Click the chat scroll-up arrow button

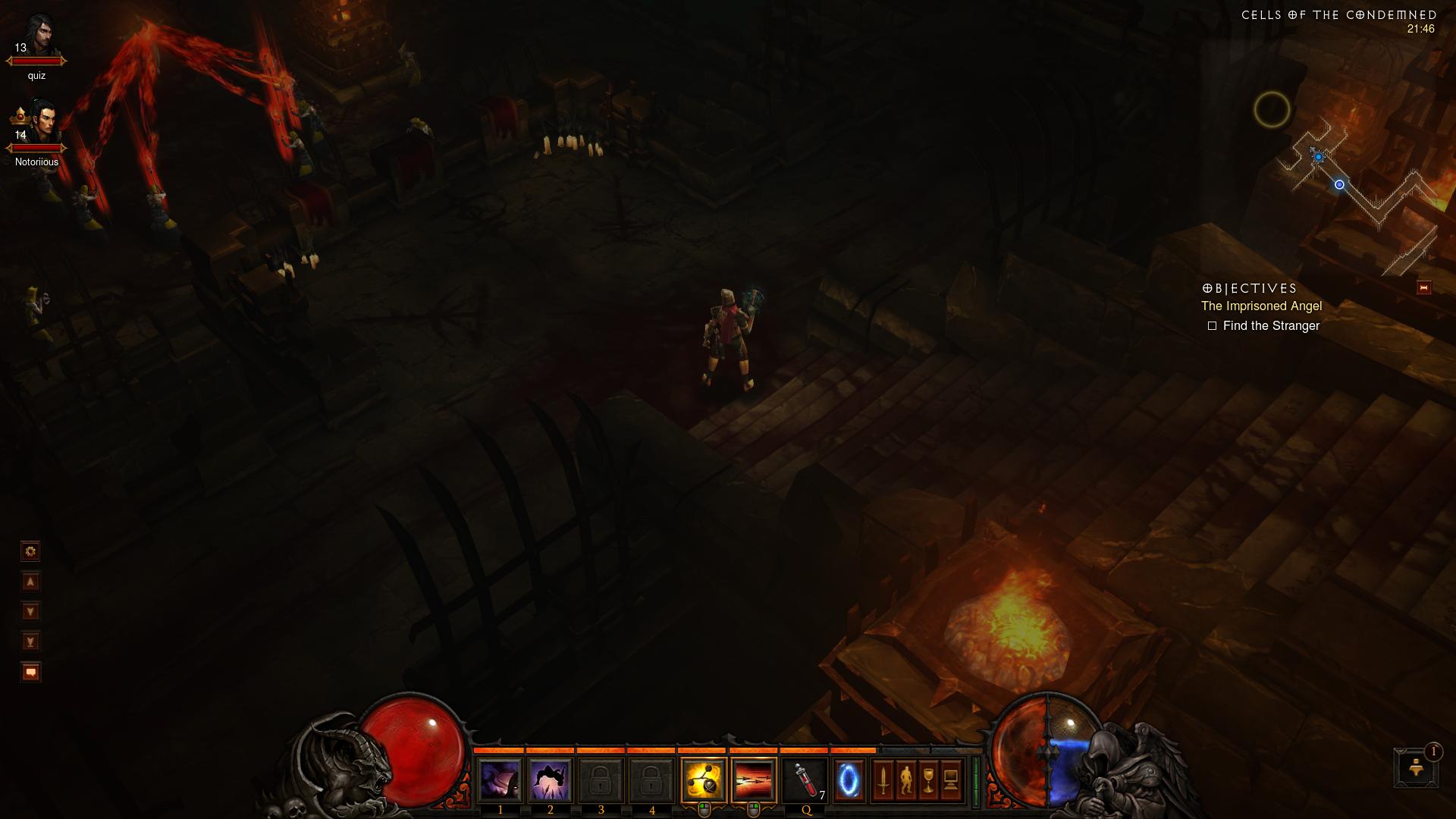pyautogui.click(x=30, y=582)
